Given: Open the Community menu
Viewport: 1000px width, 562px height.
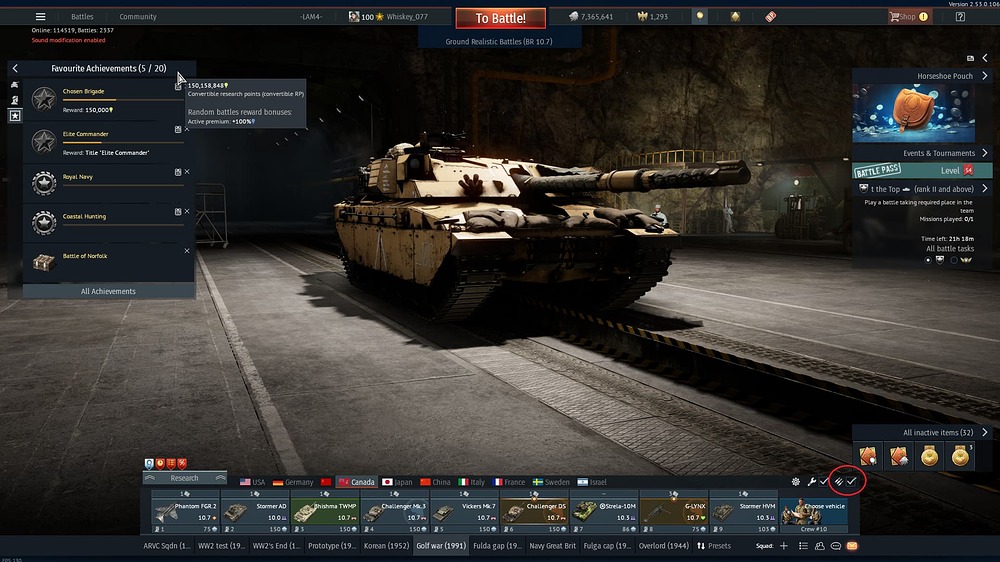Looking at the screenshot, I should coord(138,17).
